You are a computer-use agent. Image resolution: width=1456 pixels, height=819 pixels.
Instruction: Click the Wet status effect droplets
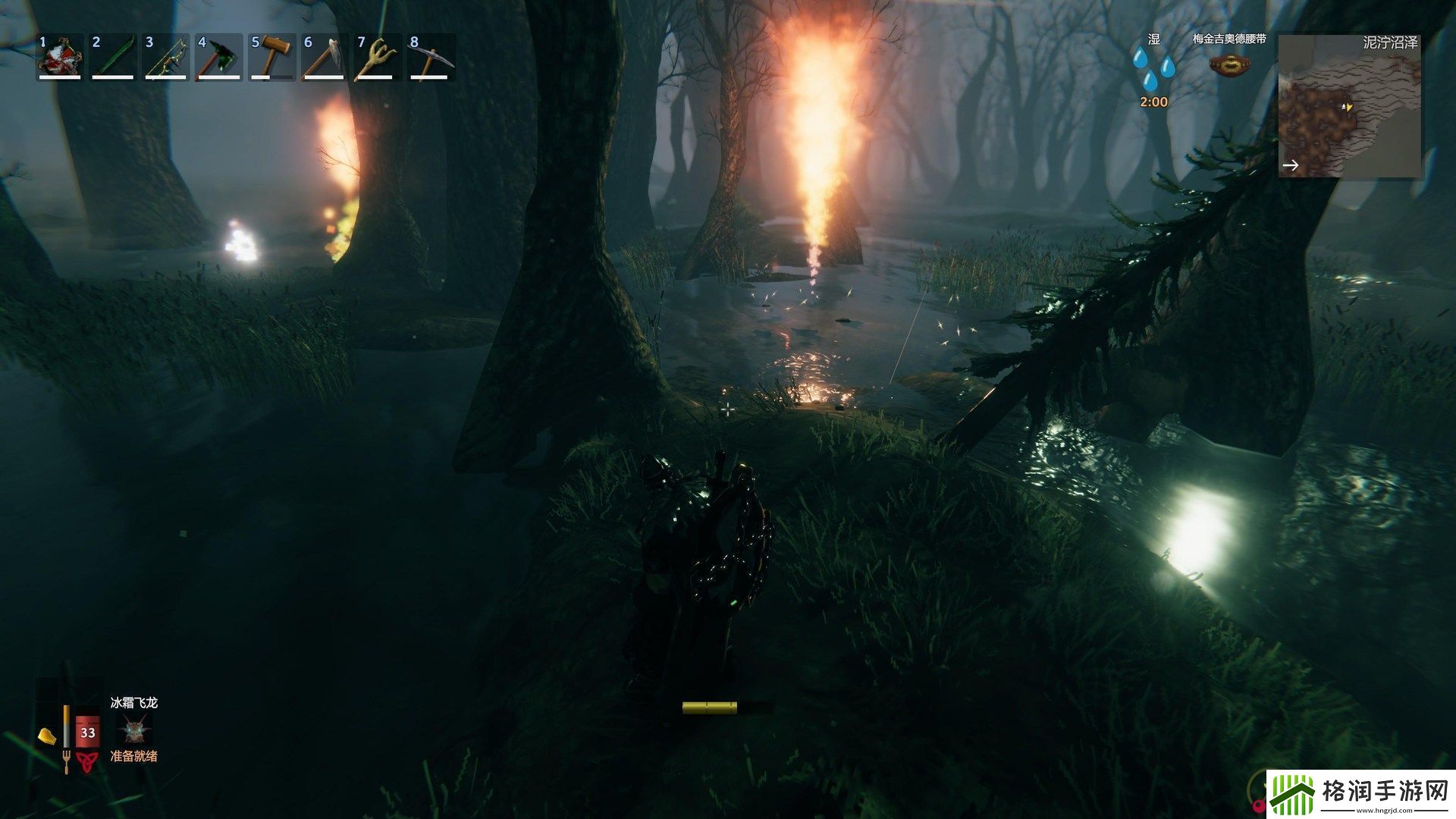(1153, 68)
